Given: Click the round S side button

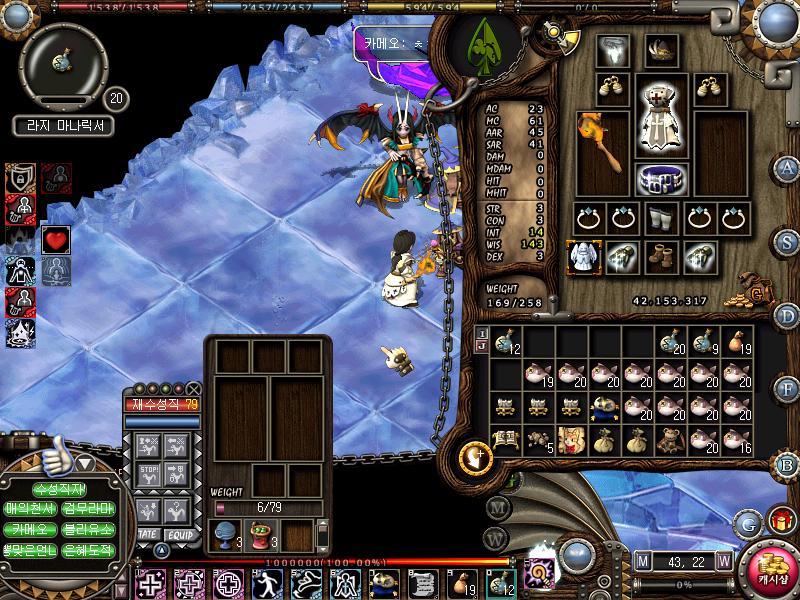Looking at the screenshot, I should 788,240.
